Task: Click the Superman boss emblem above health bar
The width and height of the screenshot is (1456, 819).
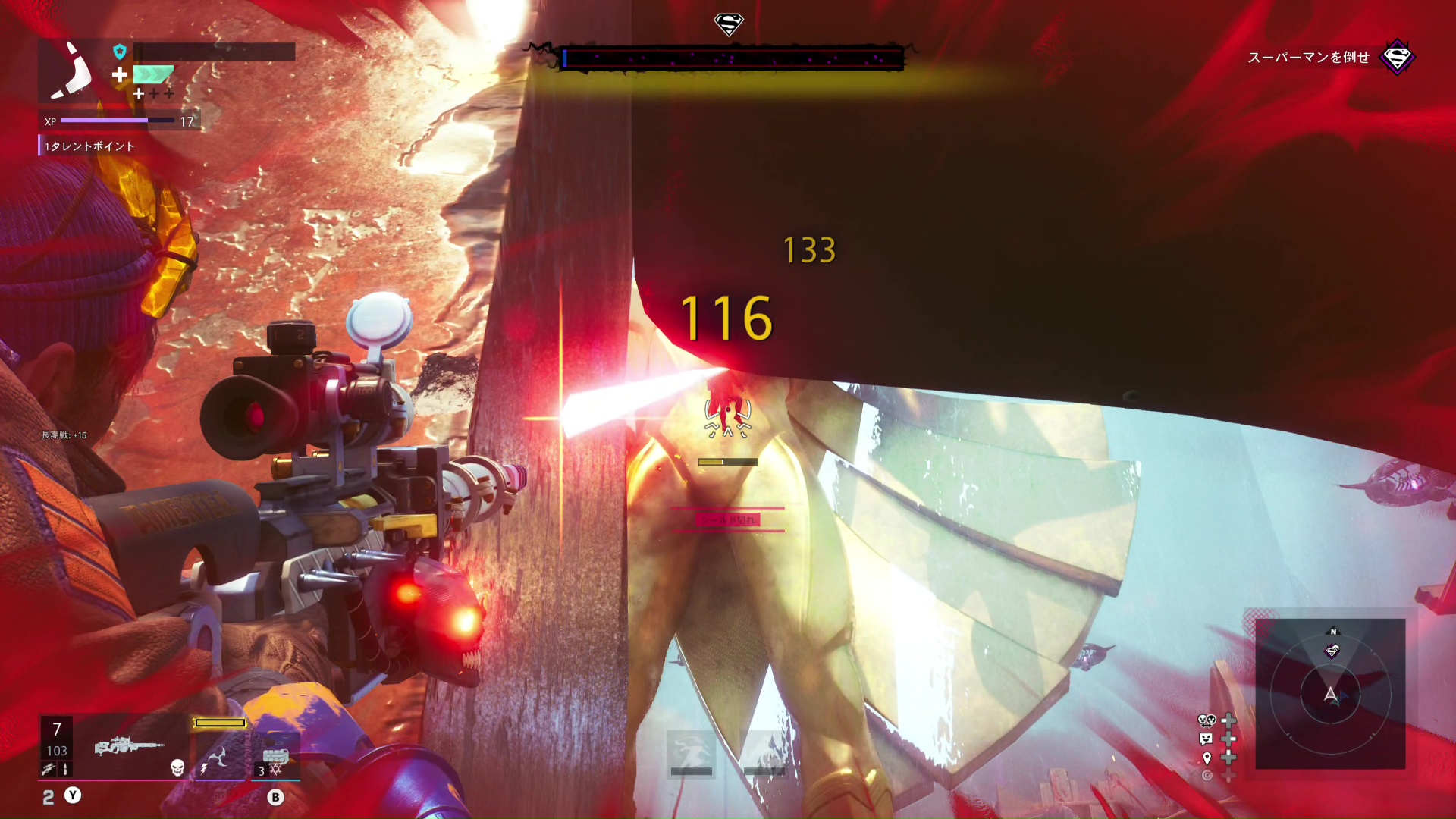Action: click(x=728, y=24)
